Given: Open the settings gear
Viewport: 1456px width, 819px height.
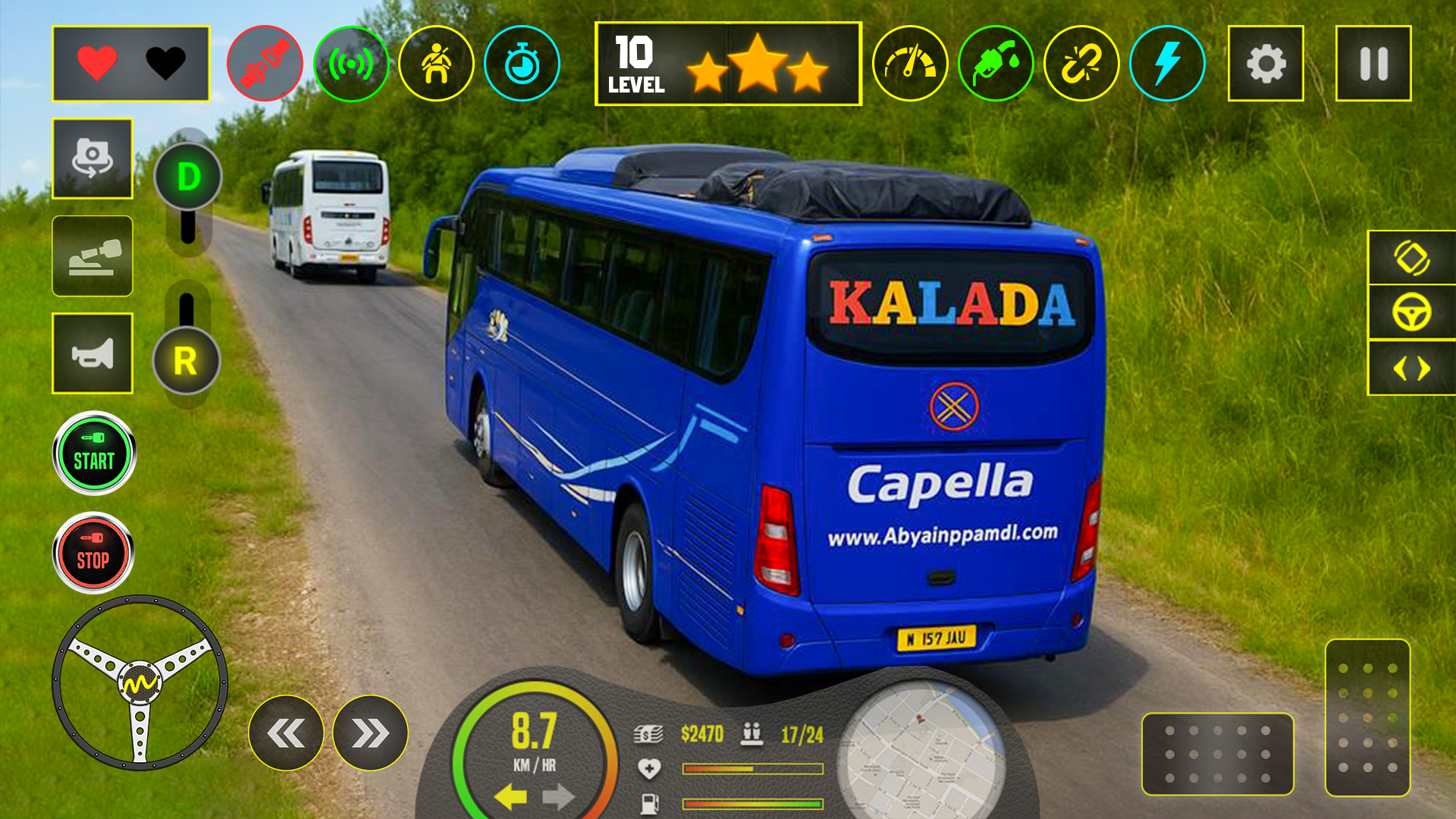Looking at the screenshot, I should [1265, 64].
